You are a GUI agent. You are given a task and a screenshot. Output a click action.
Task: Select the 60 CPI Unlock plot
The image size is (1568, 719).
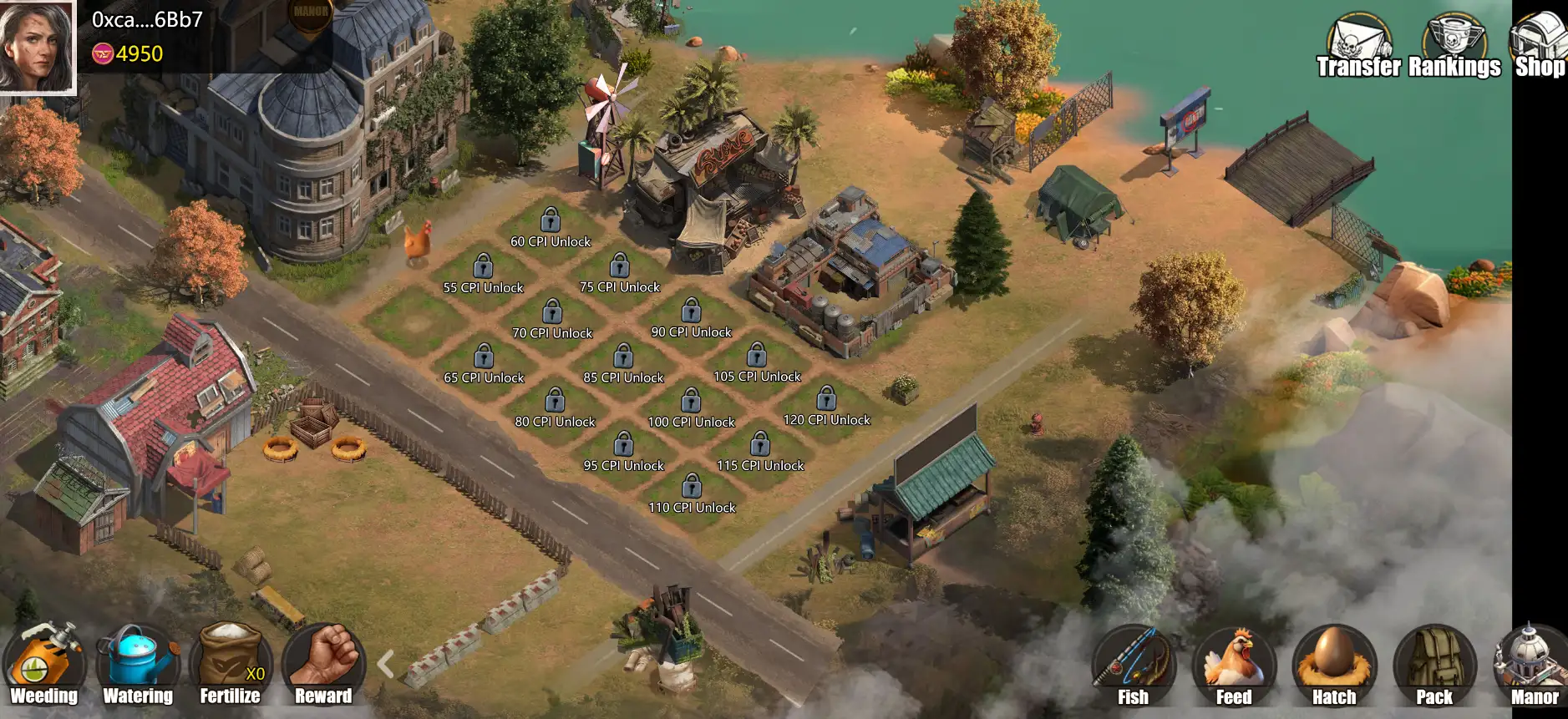click(x=551, y=228)
